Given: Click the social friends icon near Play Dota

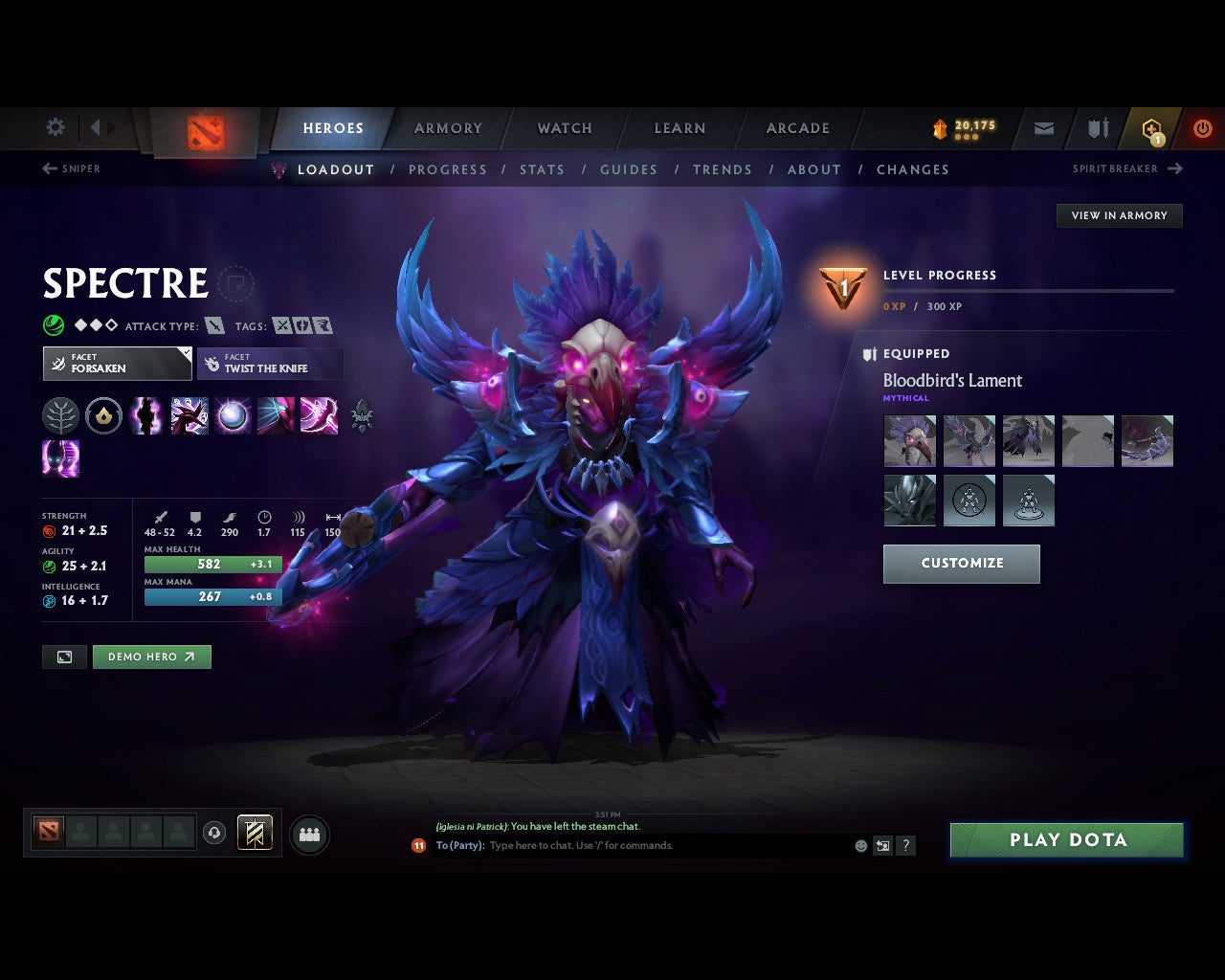Looking at the screenshot, I should click(x=309, y=833).
